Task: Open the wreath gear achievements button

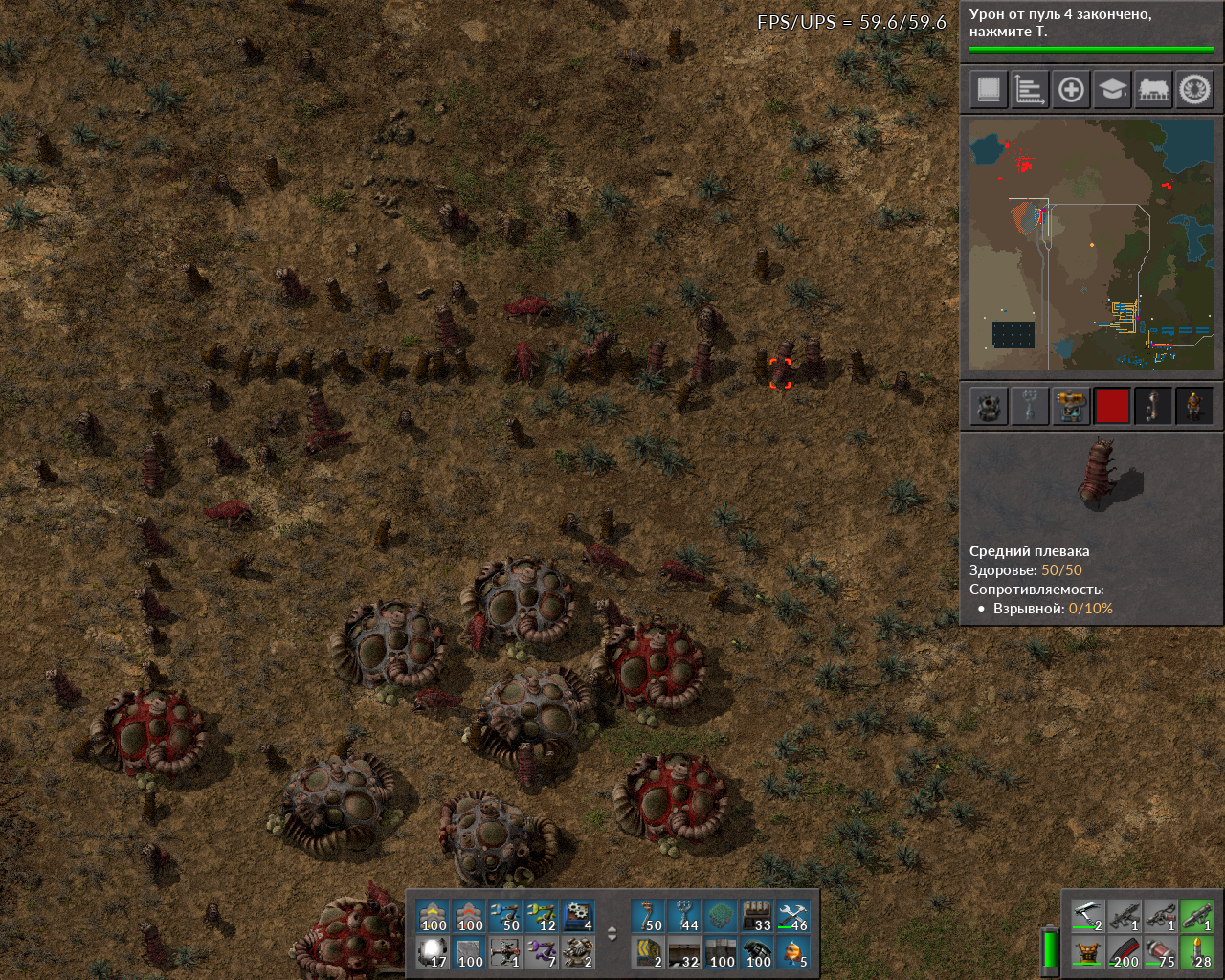Action: click(x=1194, y=90)
